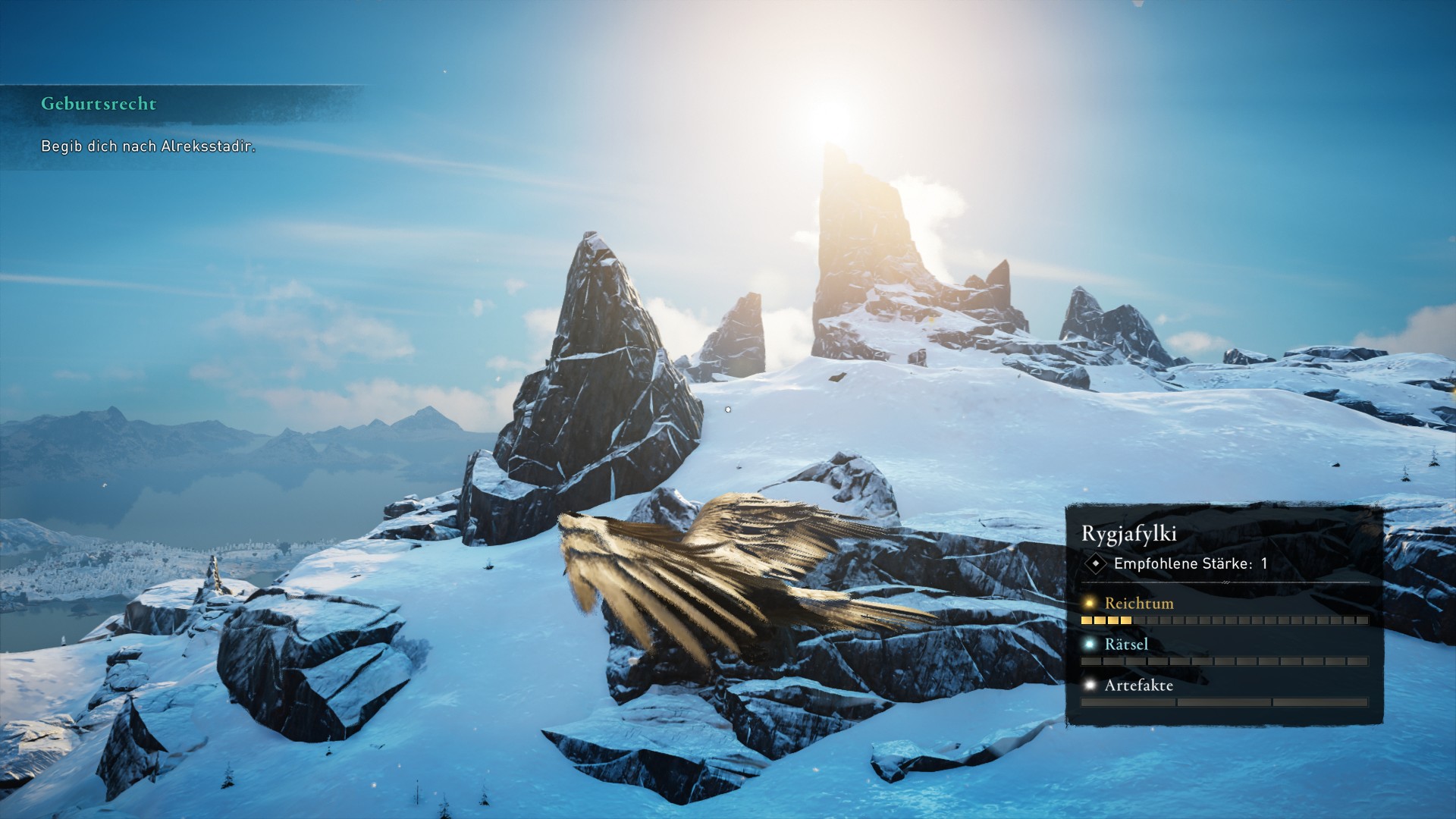Select the Rygjafylki region title

[1128, 534]
